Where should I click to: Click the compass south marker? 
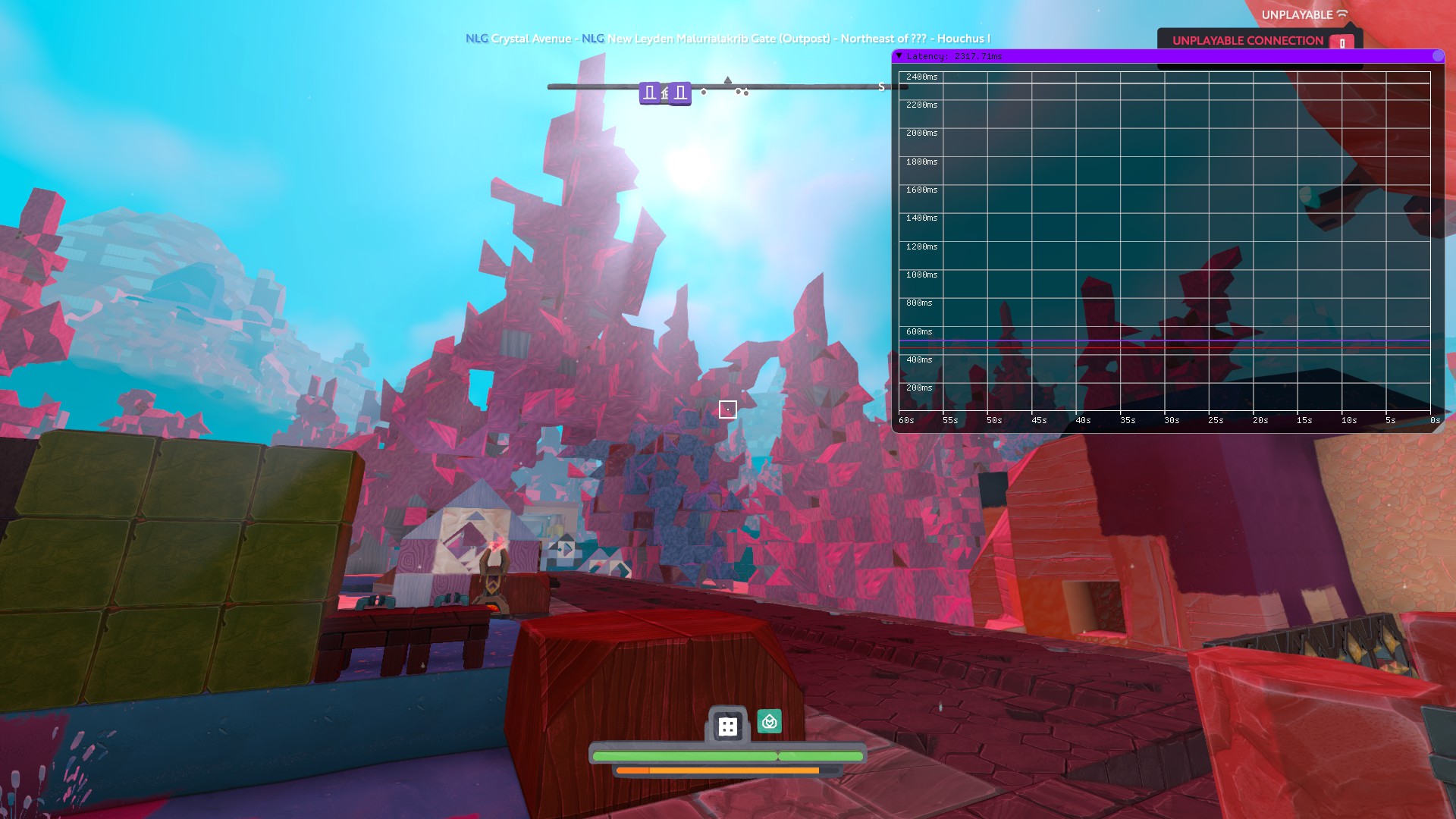tap(881, 87)
